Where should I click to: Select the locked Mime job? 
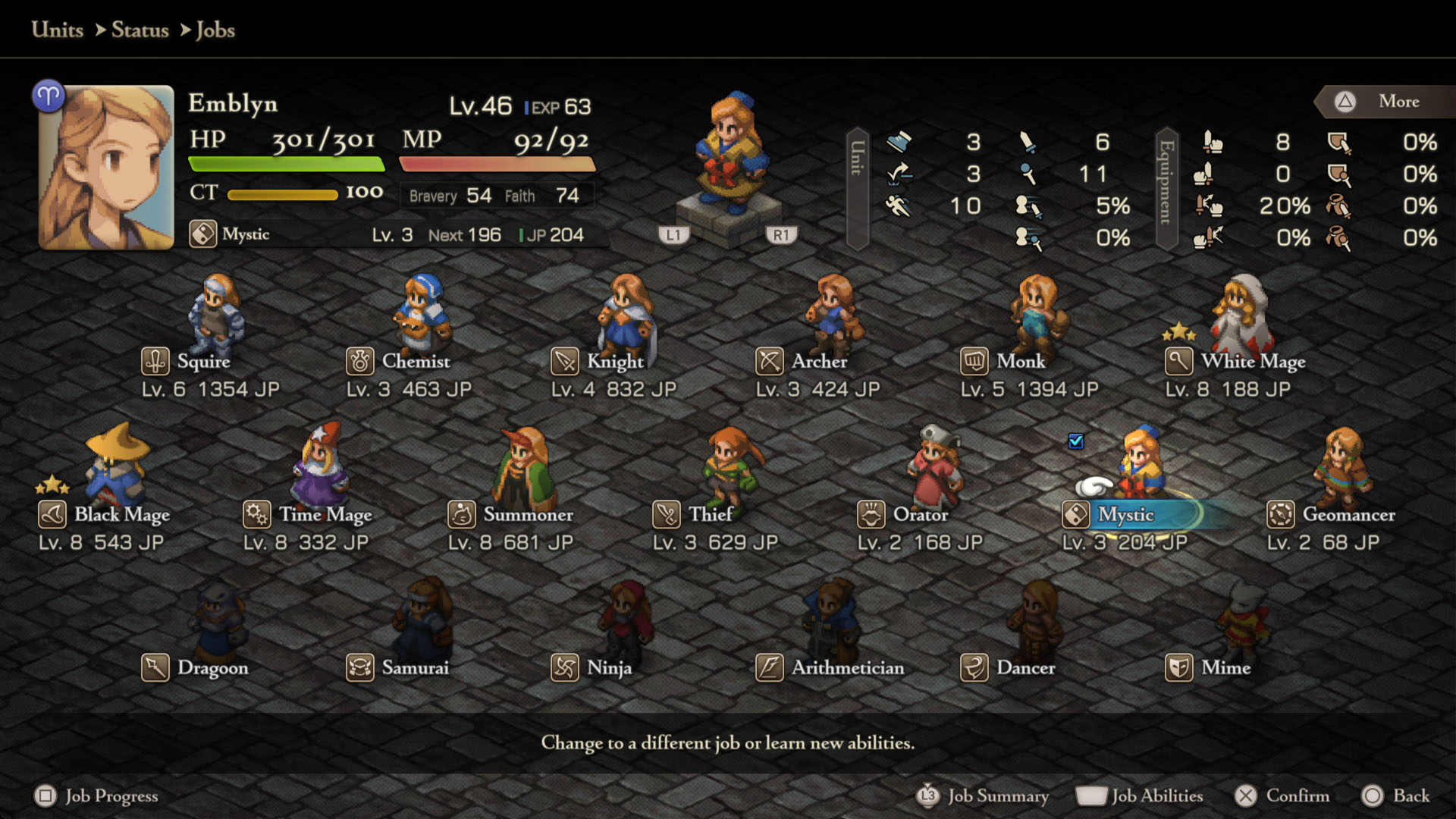1225,667
